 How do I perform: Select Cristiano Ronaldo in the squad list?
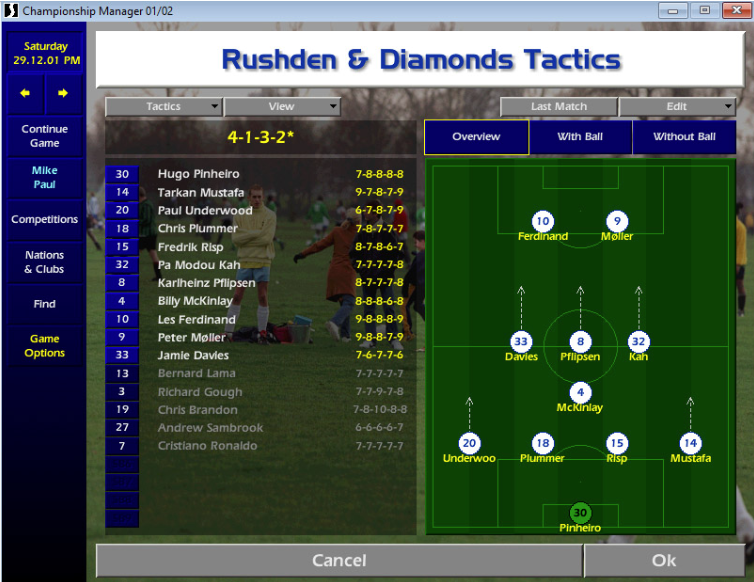click(207, 446)
